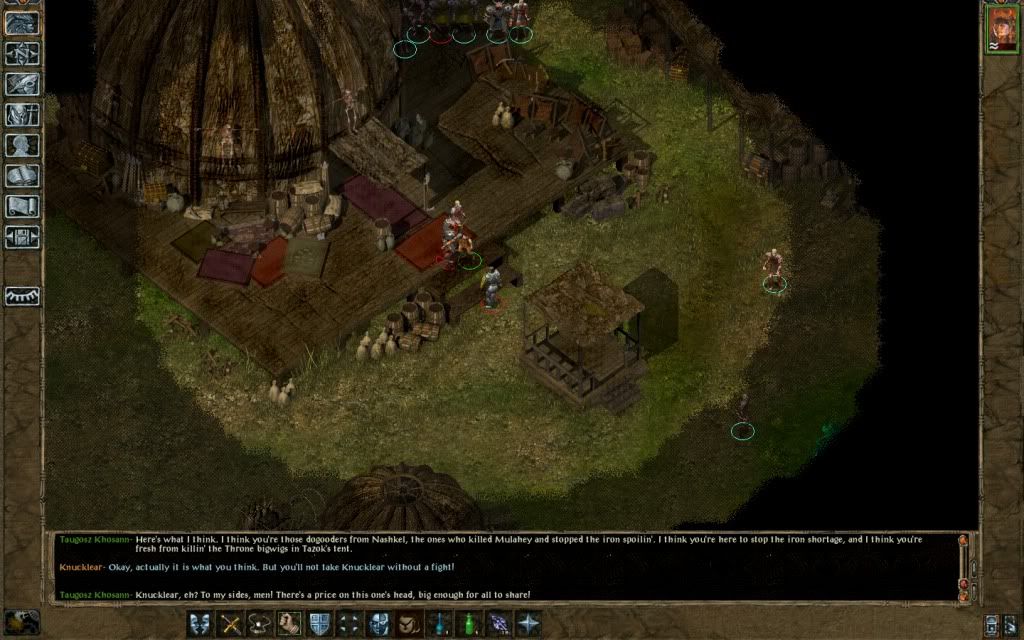Return to game with the top sidebar button
Screen dimensions: 1024x640
[22, 24]
